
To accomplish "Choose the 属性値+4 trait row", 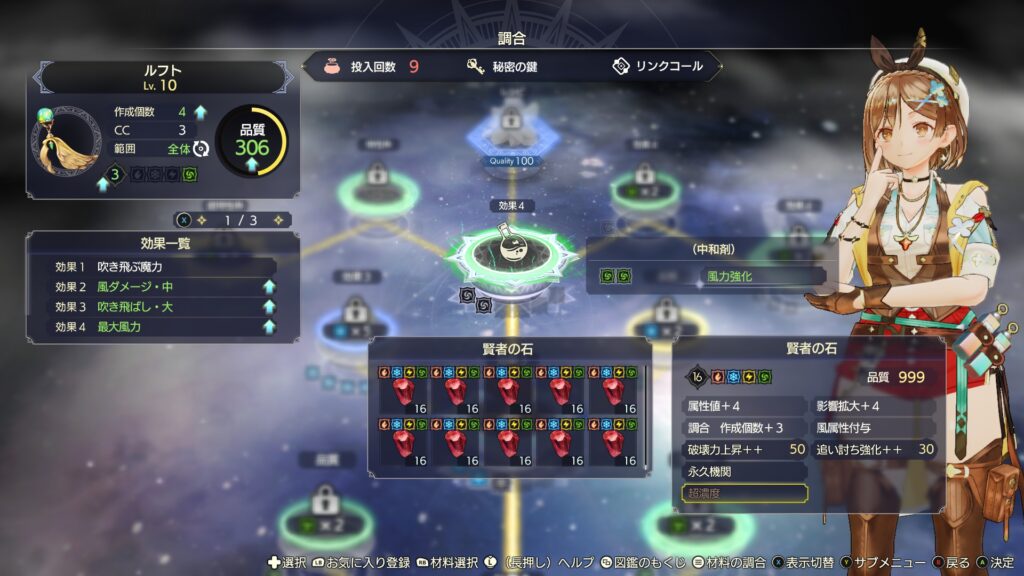I will click(745, 407).
